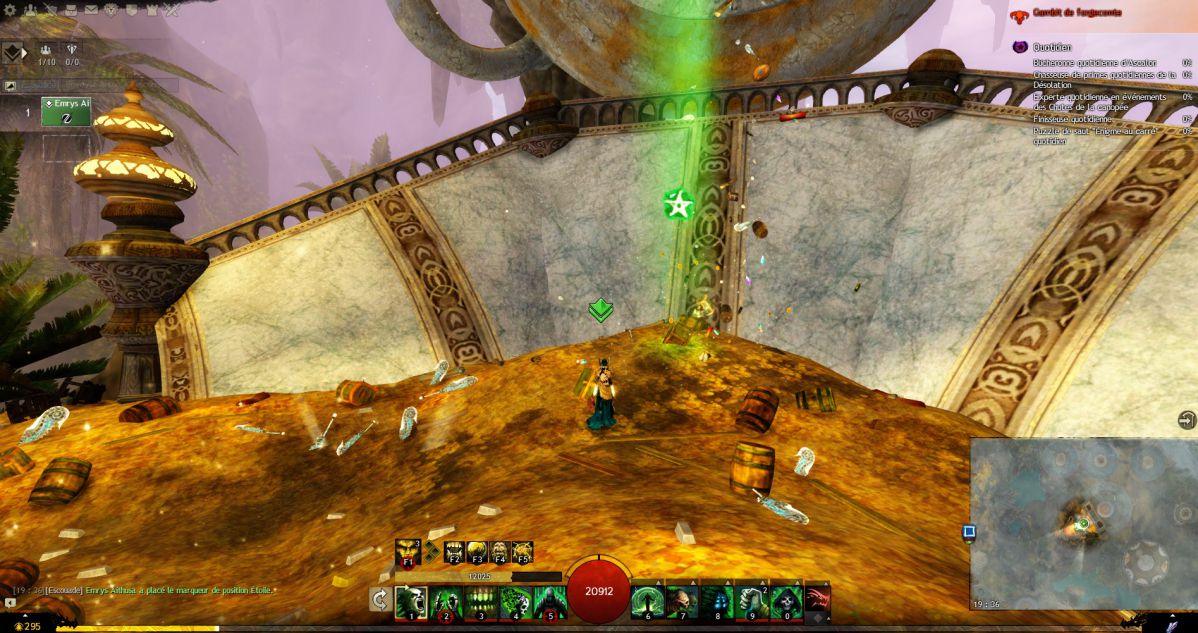The width and height of the screenshot is (1198, 633).
Task: Swap weapons with the circular arrow button
Action: [x=380, y=600]
